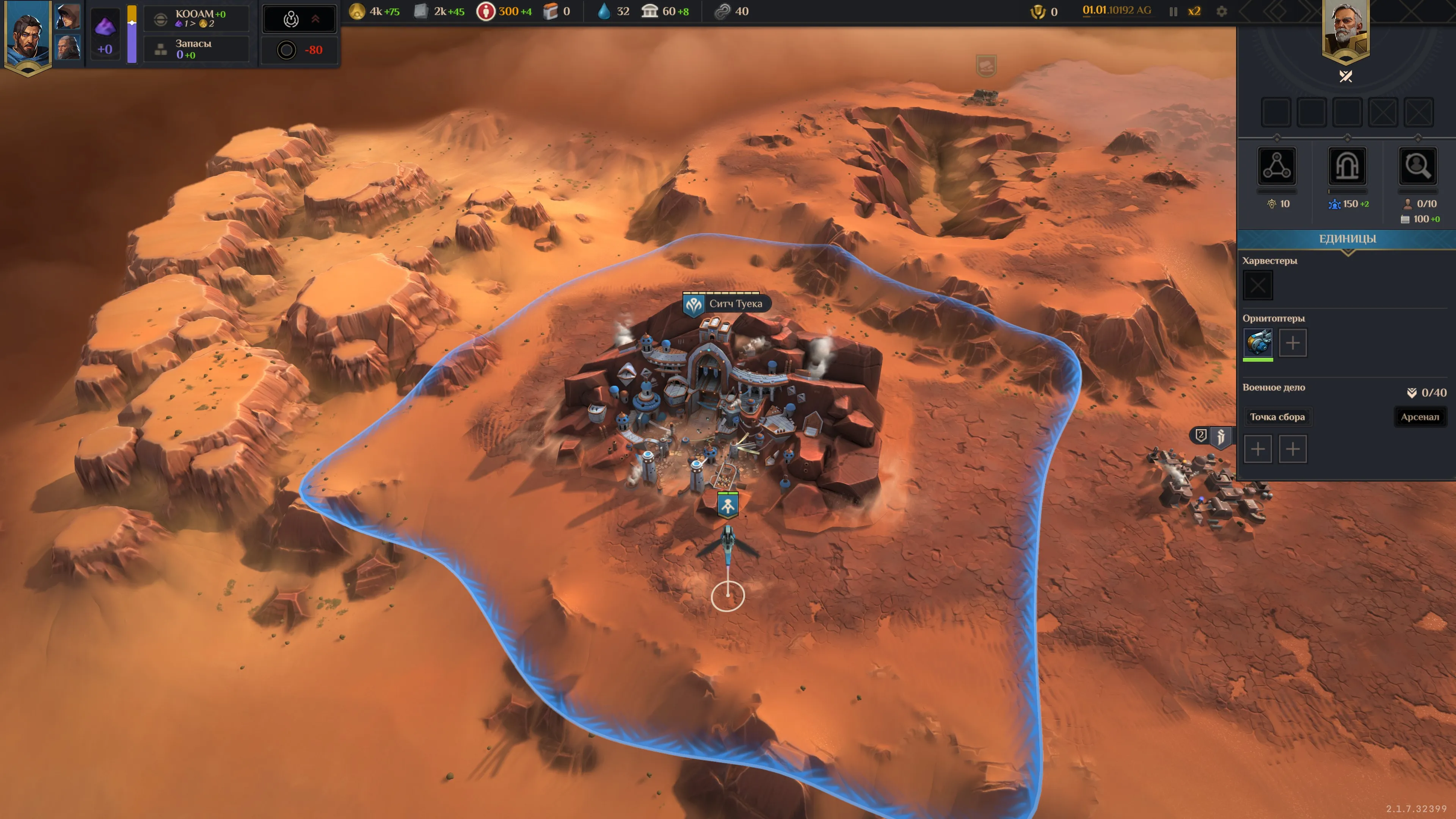This screenshot has height=819, width=1456.
Task: Pause the game
Action: point(1173,11)
